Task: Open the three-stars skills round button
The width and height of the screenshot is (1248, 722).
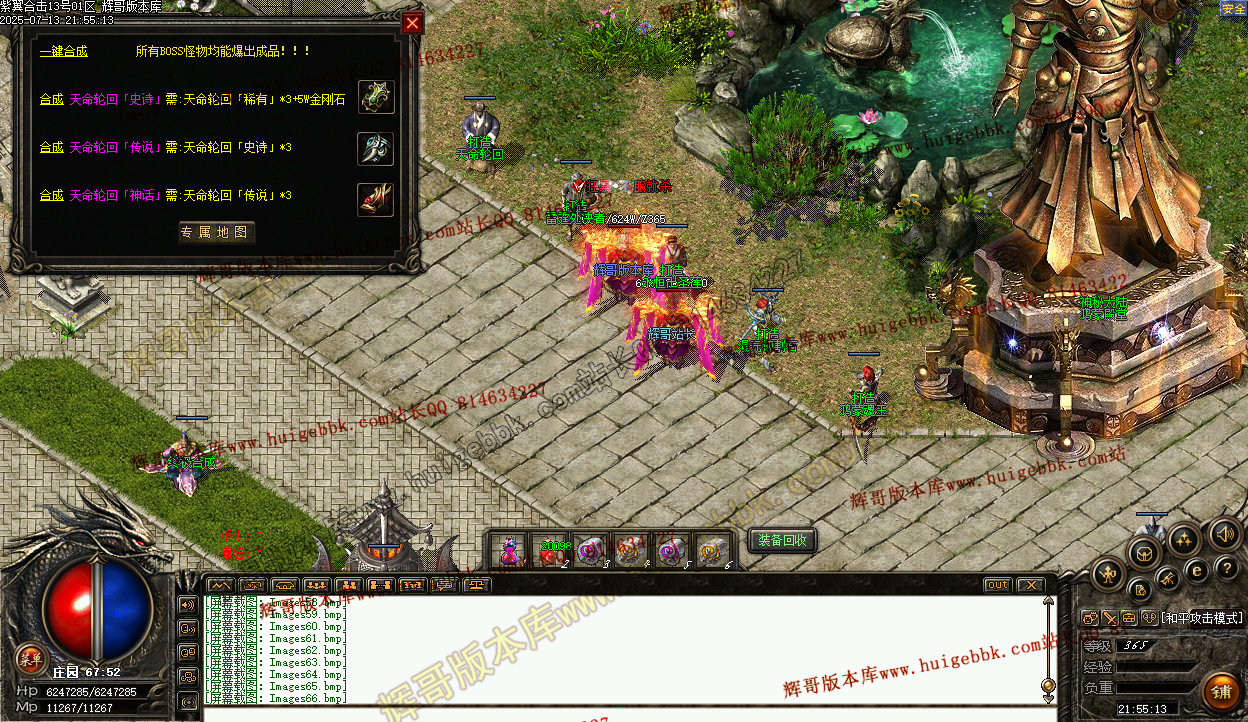Action: pos(1184,540)
